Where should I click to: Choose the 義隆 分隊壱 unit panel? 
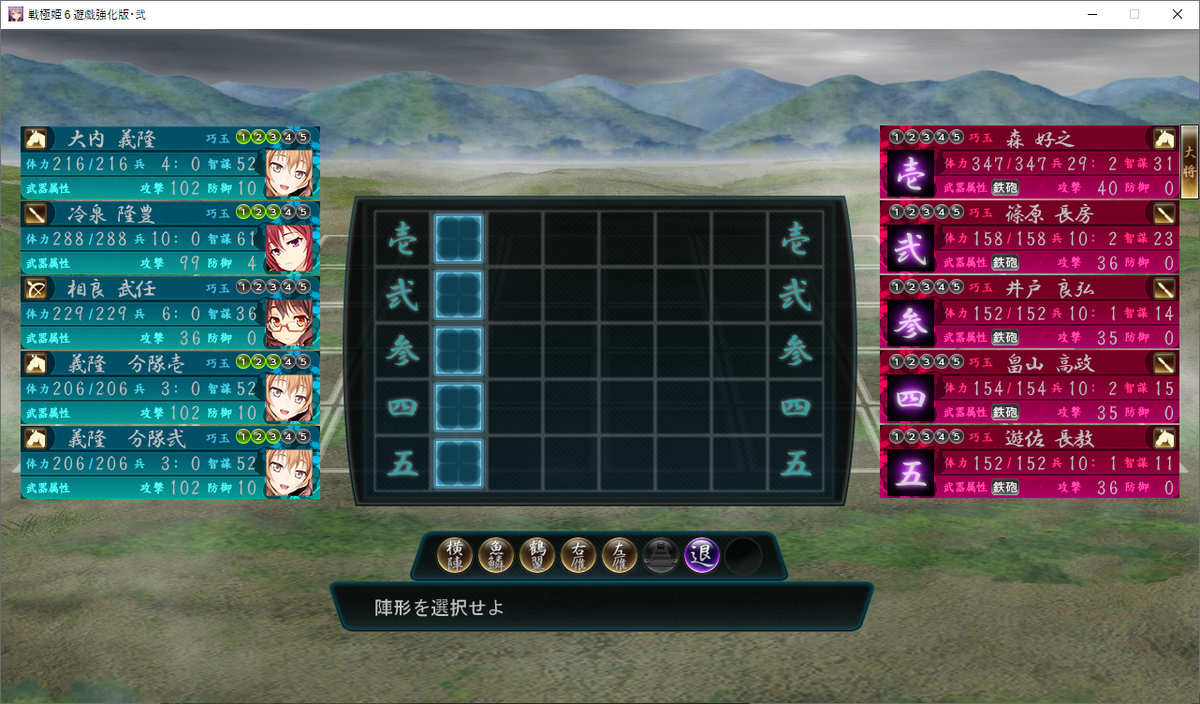(x=170, y=387)
